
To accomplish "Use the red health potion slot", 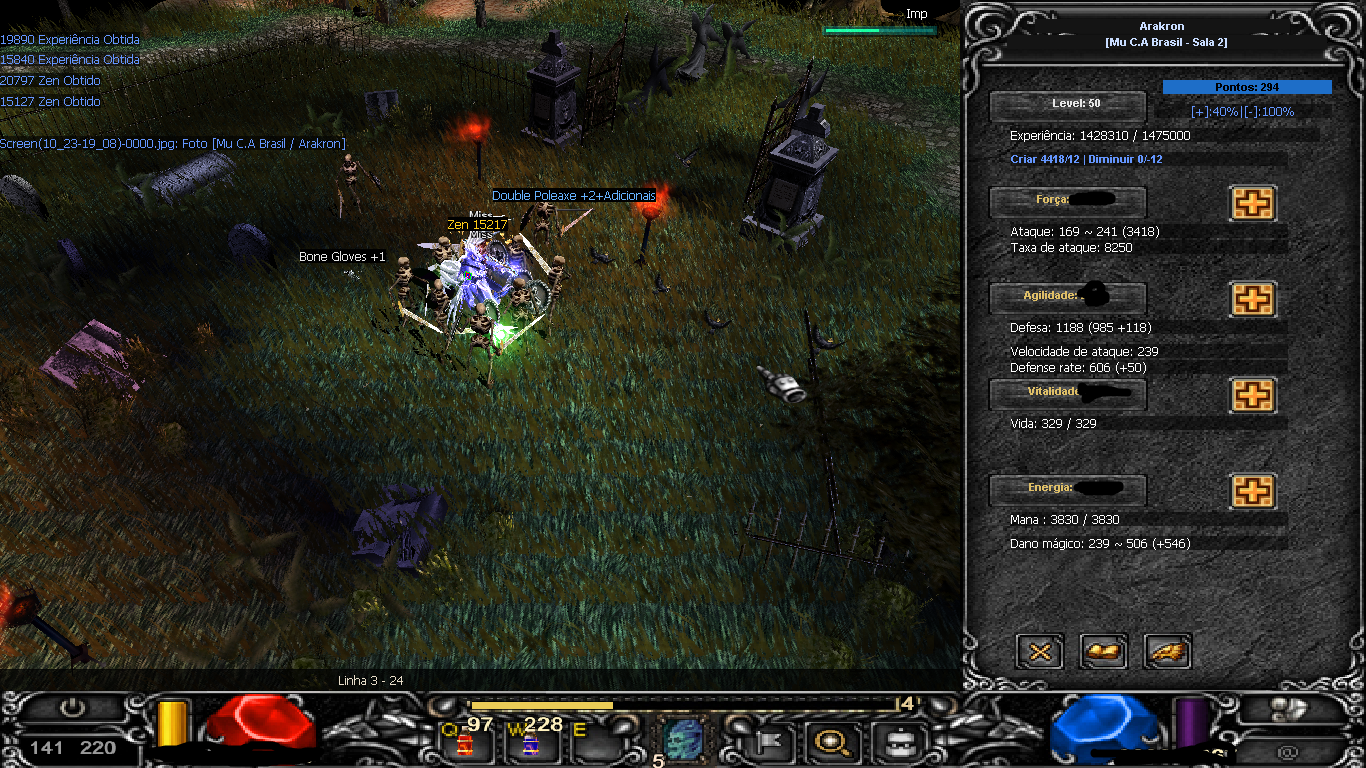I will (465, 743).
